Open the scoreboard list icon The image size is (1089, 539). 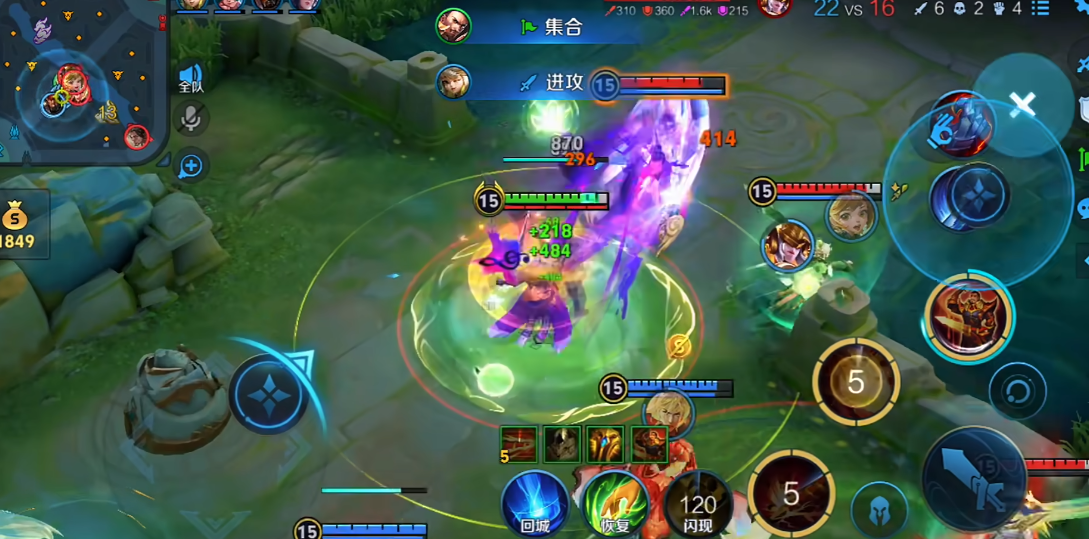[x=1041, y=9]
